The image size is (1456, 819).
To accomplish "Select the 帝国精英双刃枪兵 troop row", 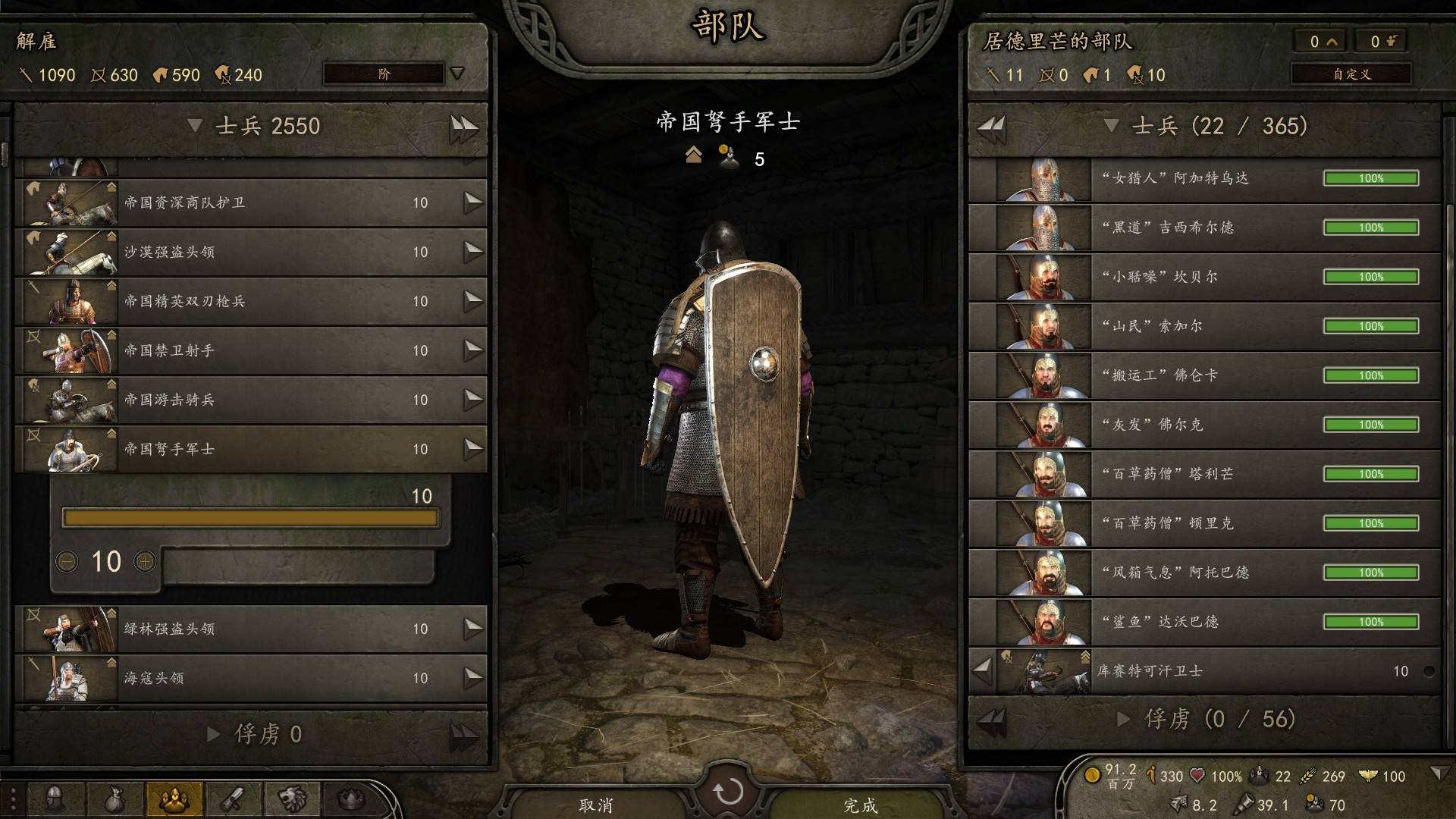I will point(250,301).
